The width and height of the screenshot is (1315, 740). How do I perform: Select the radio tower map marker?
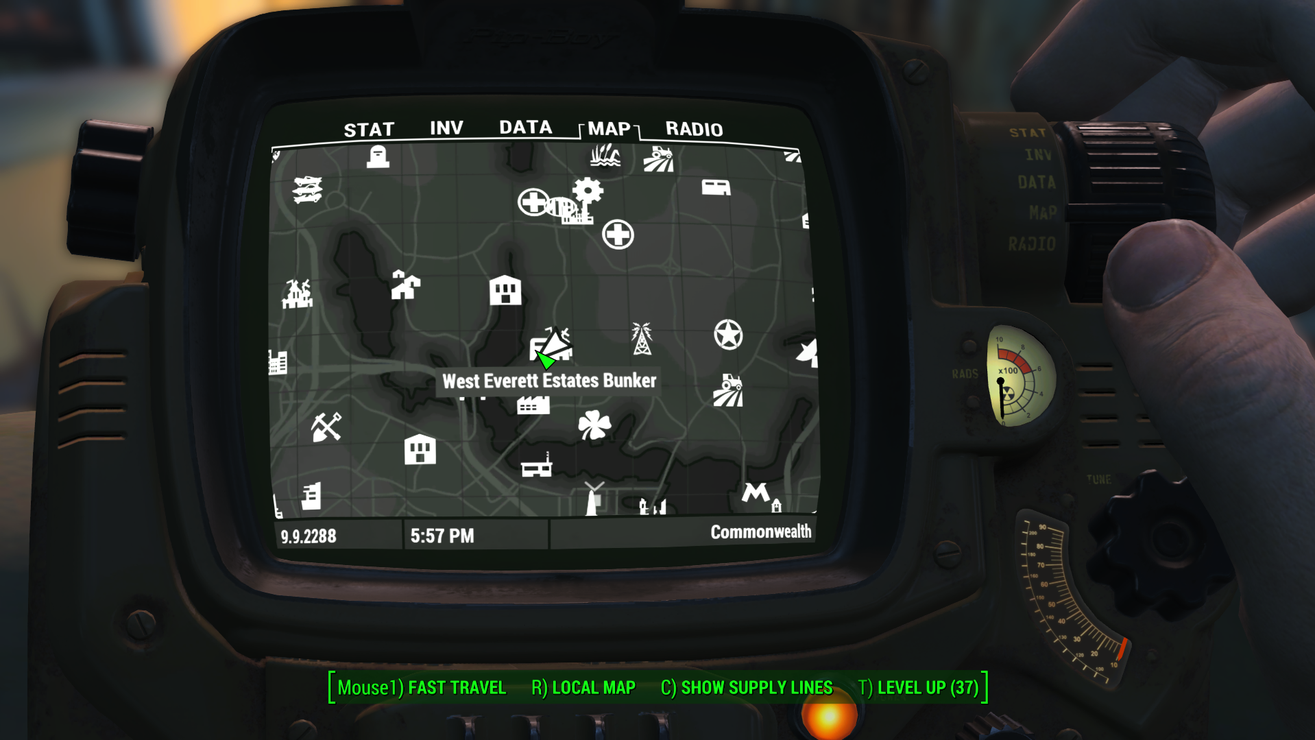pos(641,339)
